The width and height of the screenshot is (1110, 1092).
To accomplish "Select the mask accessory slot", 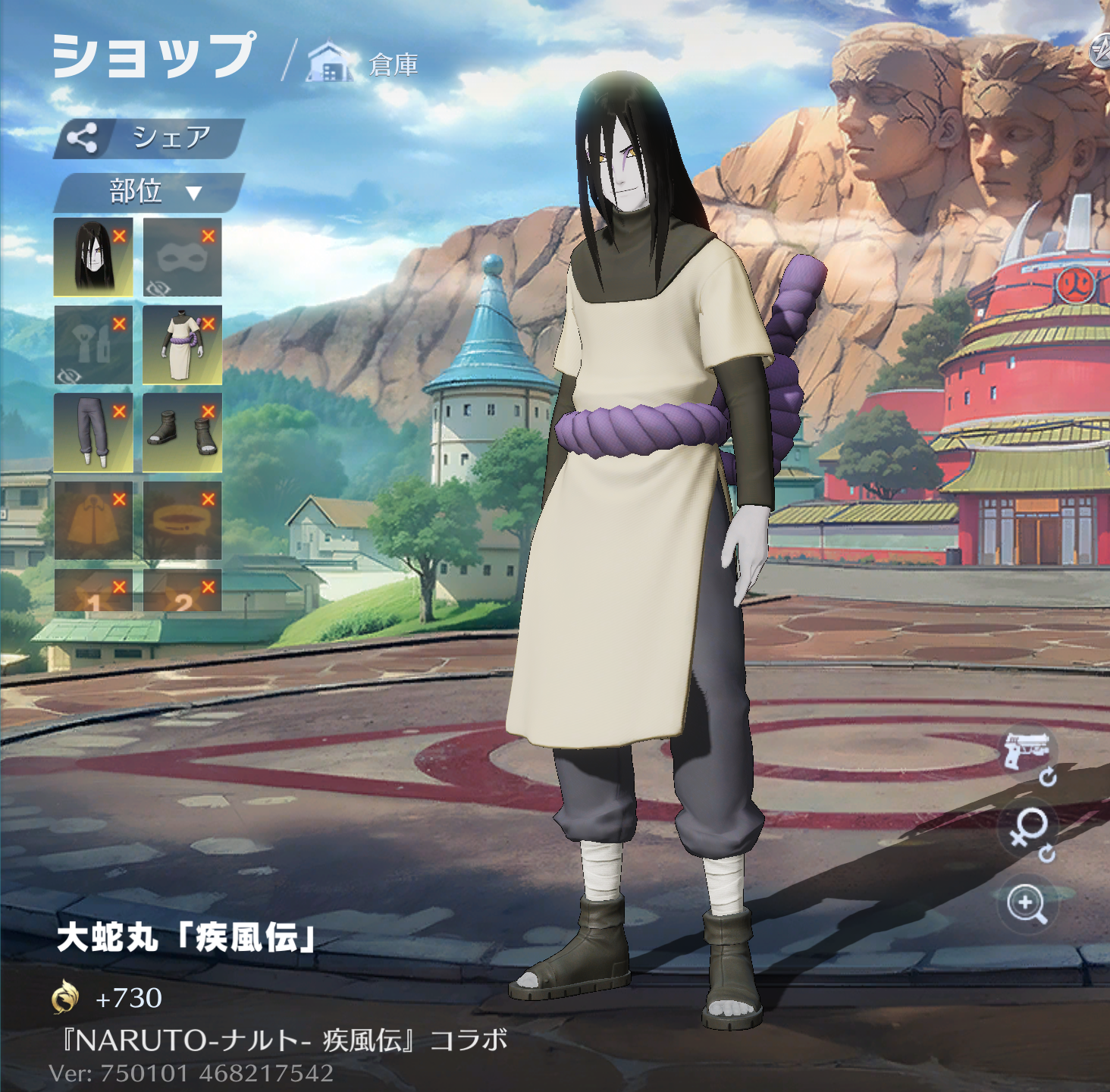I will click(182, 257).
